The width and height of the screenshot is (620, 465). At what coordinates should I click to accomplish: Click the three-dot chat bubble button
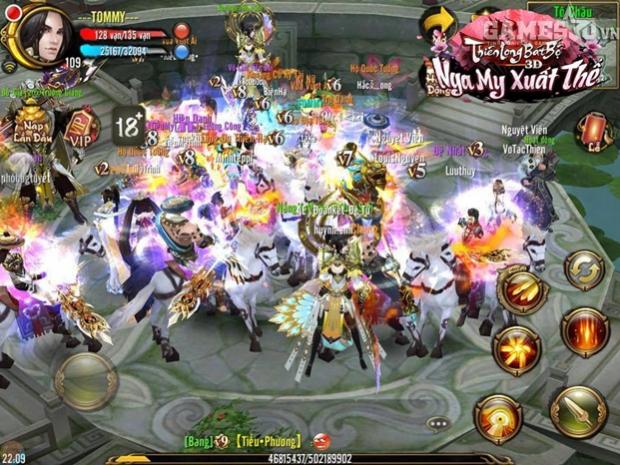coord(438,423)
